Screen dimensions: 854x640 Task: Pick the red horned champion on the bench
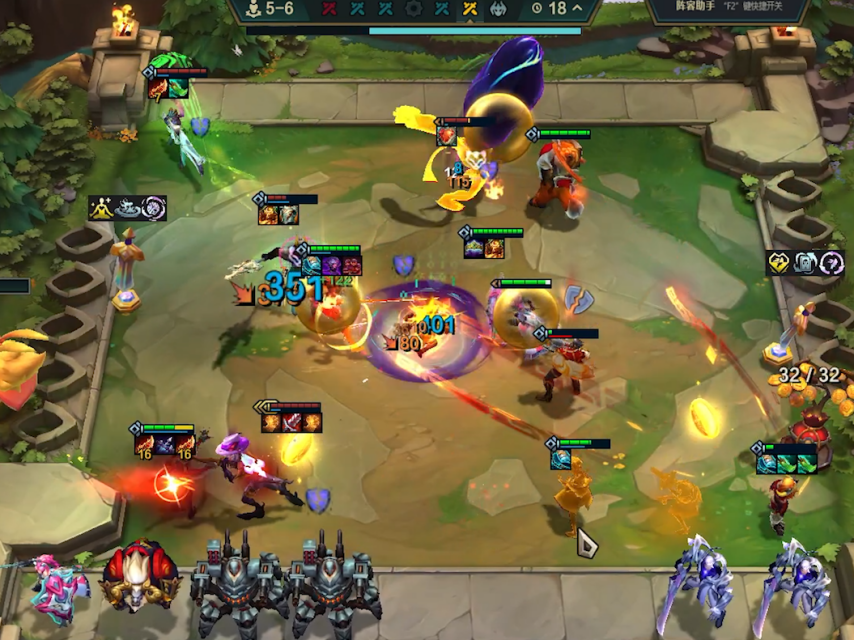(139, 578)
